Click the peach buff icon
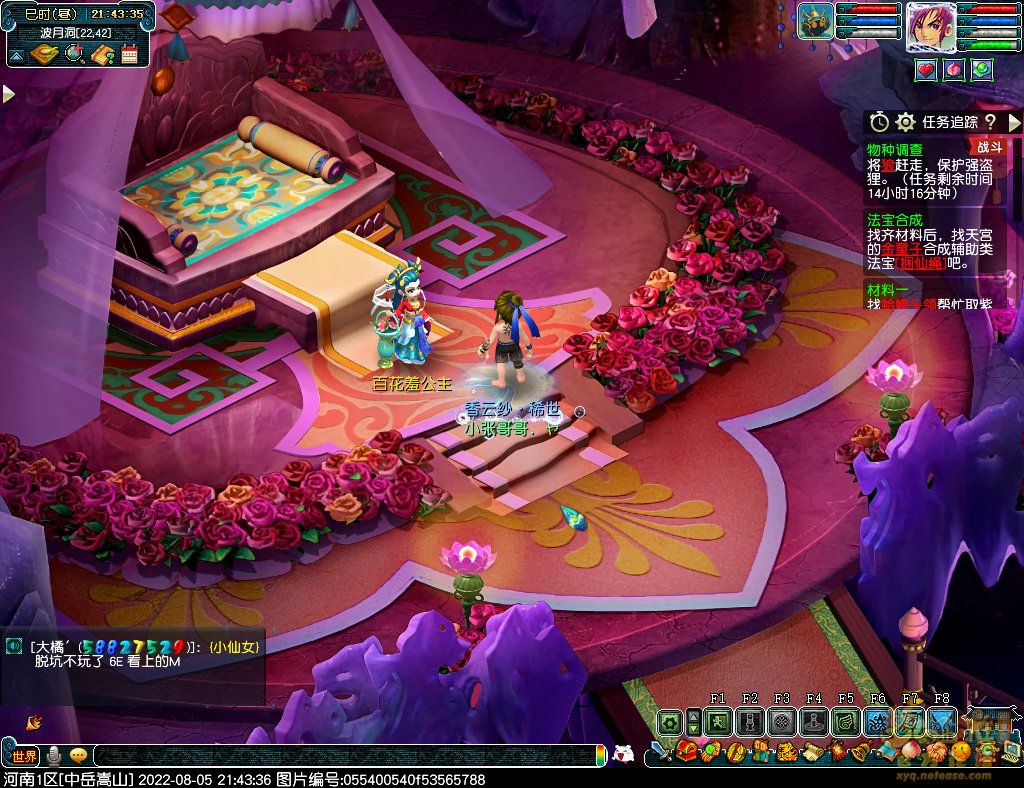 pos(954,69)
